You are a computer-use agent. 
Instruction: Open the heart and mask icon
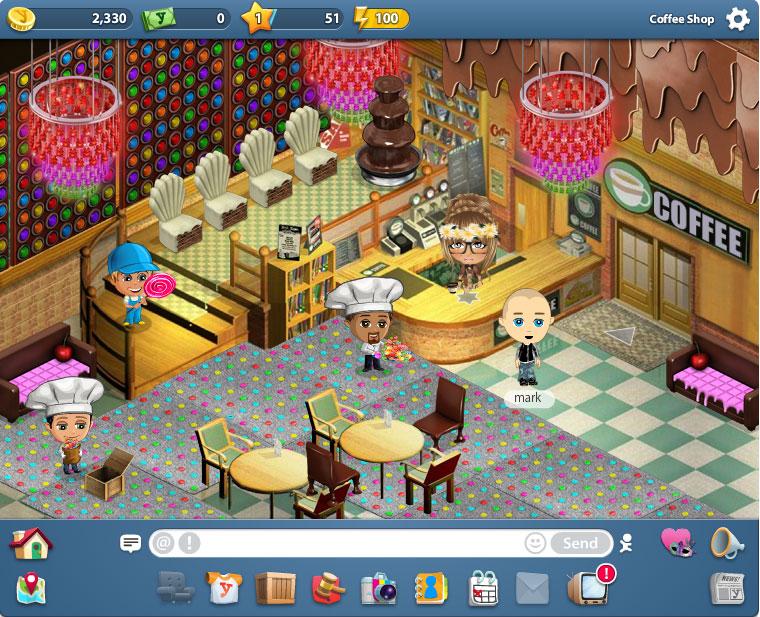[677, 542]
